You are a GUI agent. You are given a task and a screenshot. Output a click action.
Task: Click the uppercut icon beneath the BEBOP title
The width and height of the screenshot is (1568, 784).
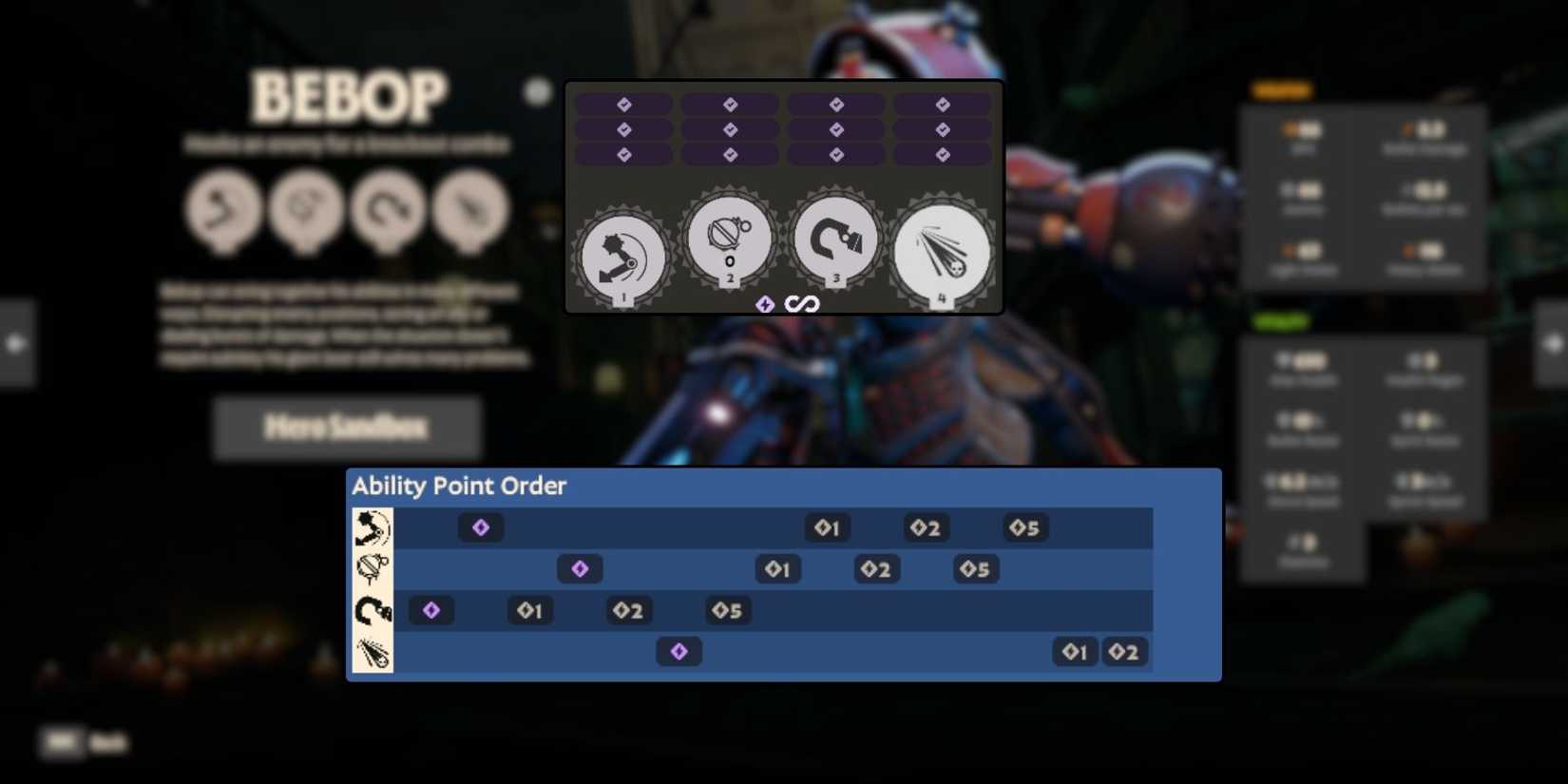click(223, 211)
